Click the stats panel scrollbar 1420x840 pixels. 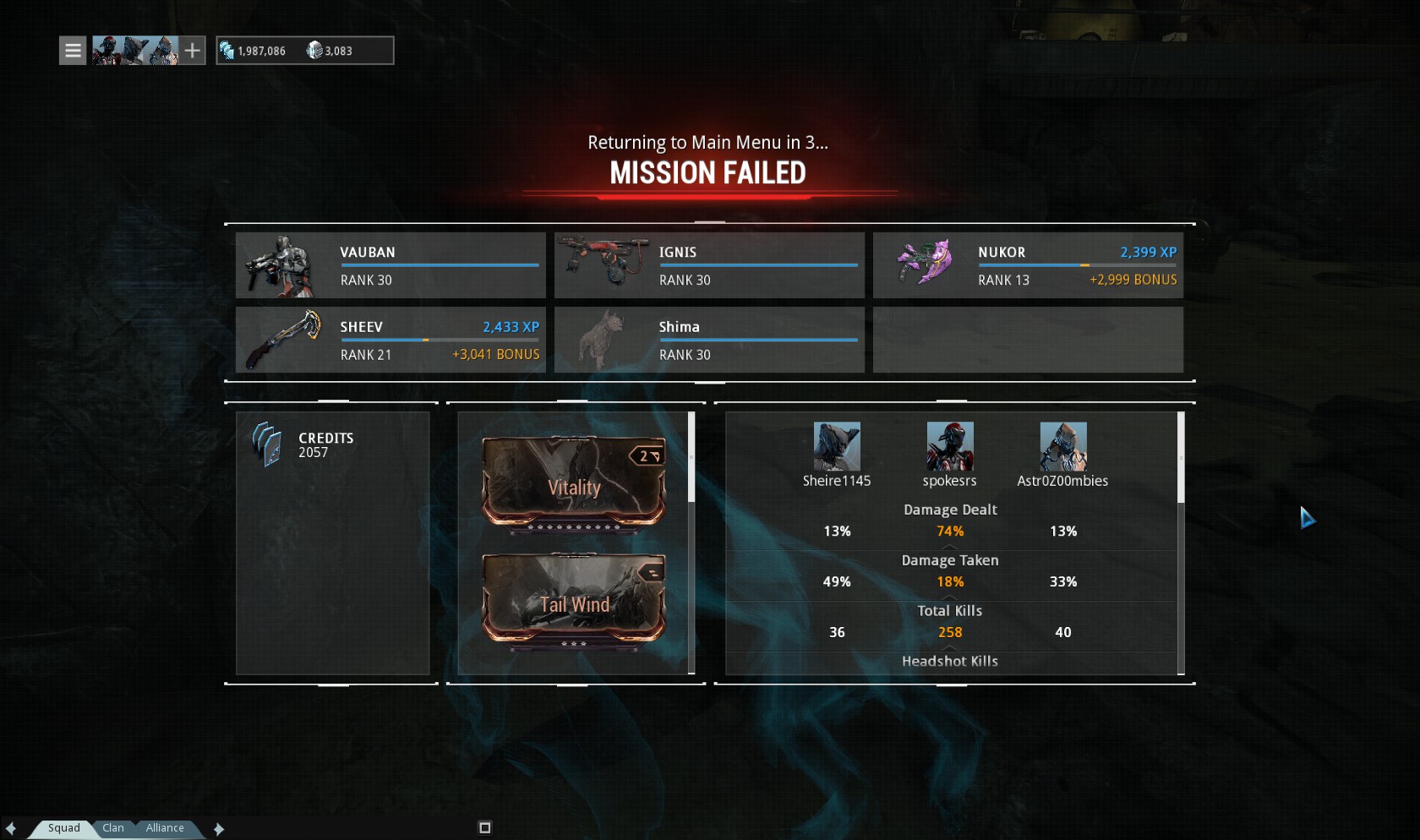(x=1181, y=458)
